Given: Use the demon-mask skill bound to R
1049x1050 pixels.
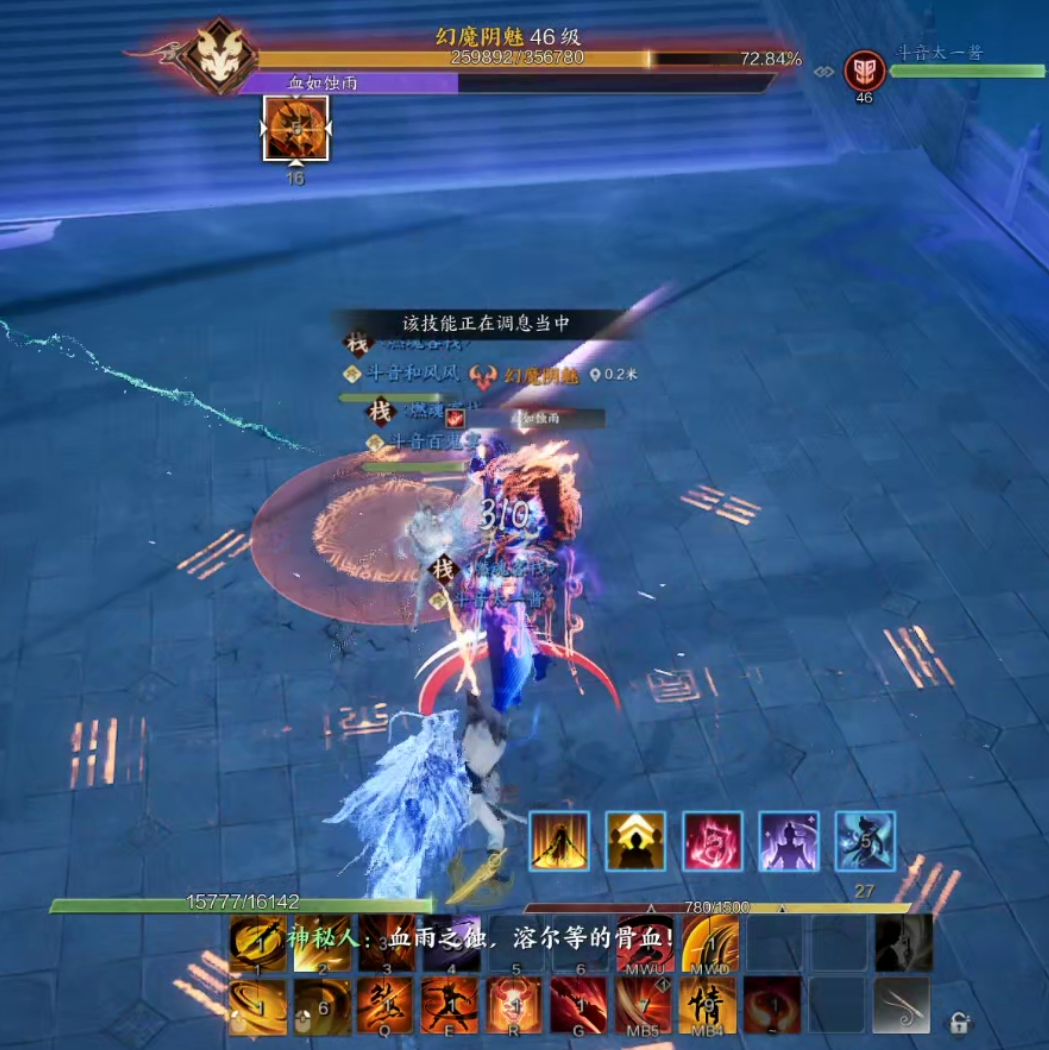Looking at the screenshot, I should [514, 1004].
